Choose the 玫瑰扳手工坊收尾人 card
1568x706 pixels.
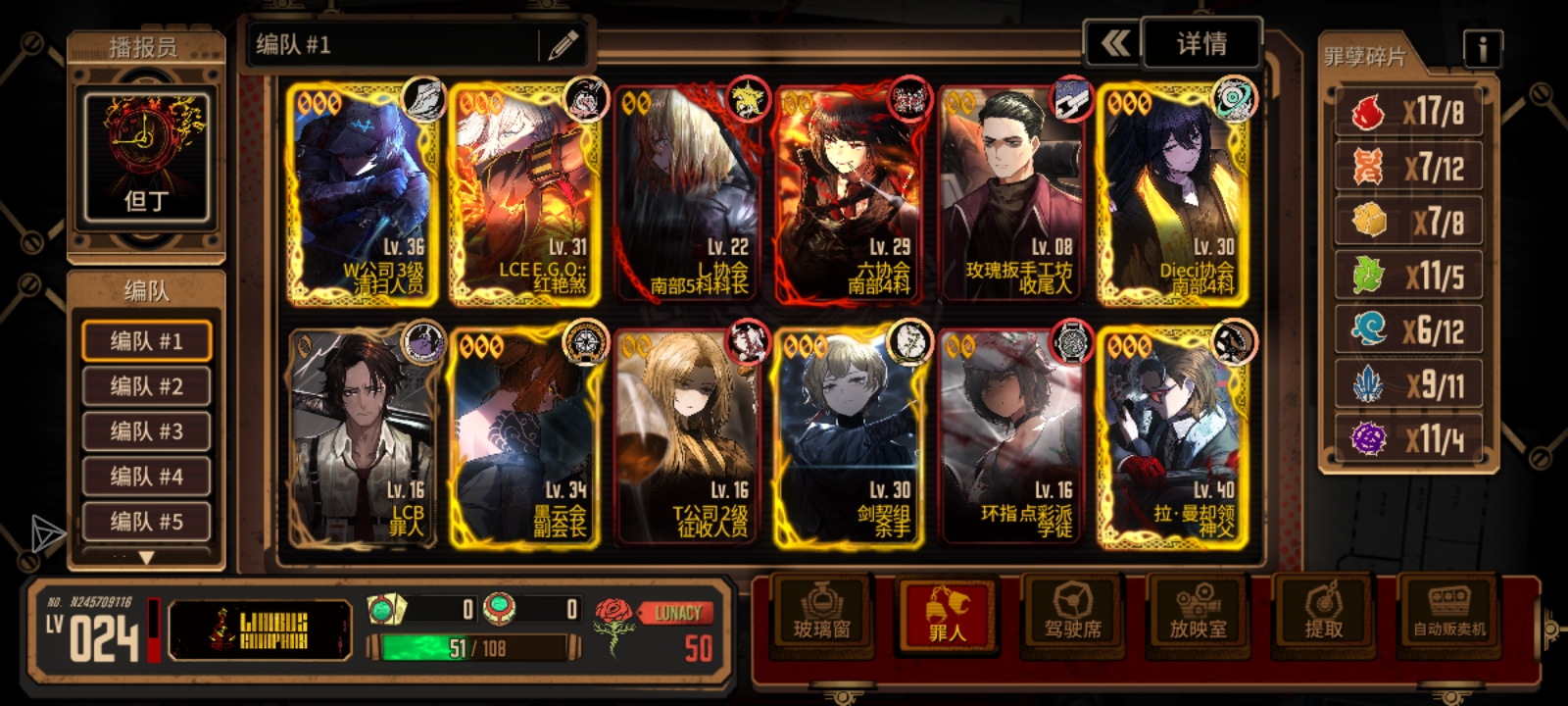1014,194
